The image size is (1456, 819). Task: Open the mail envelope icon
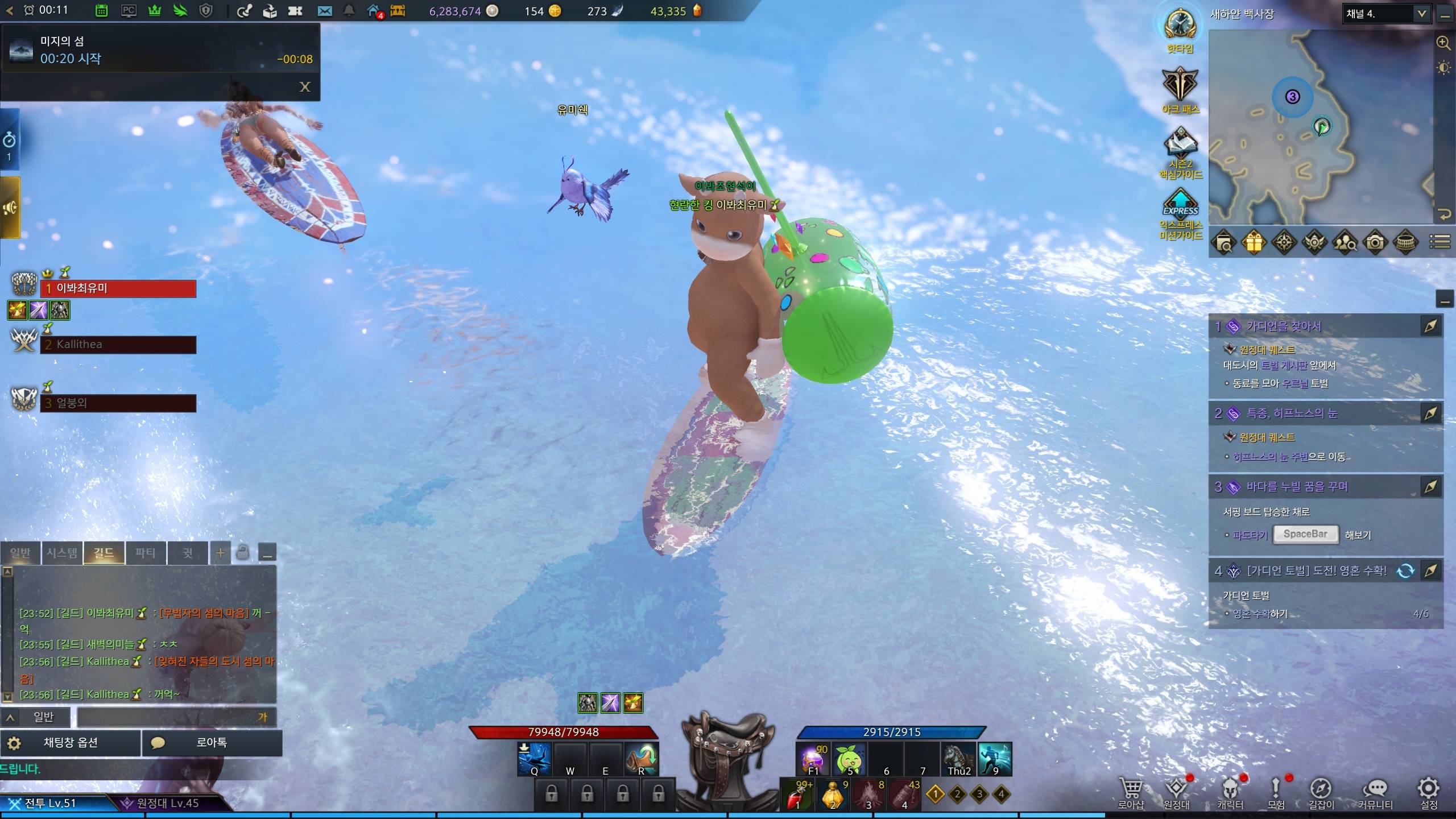tap(325, 11)
